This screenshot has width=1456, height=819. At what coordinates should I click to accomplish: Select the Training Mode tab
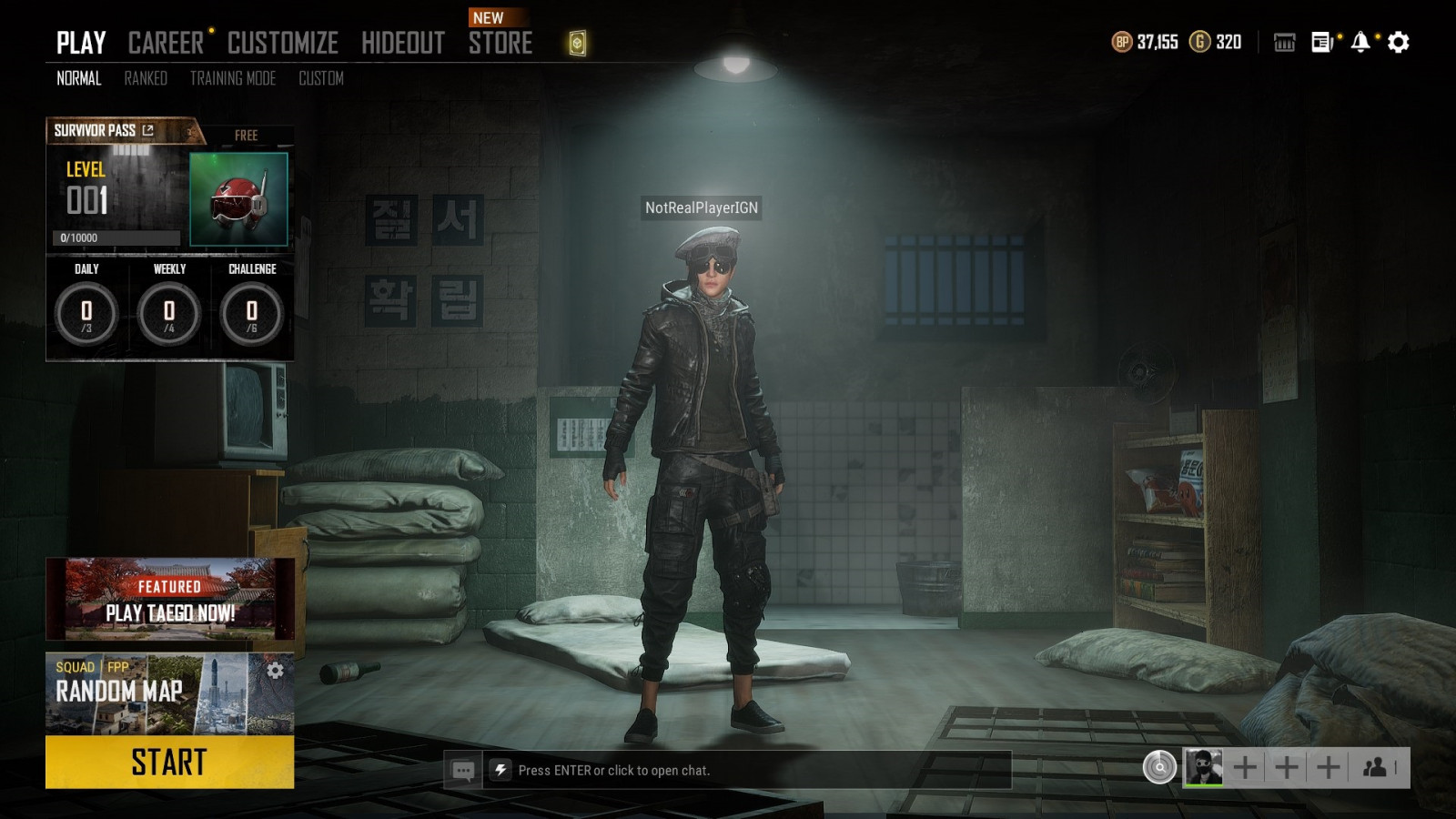coord(232,78)
